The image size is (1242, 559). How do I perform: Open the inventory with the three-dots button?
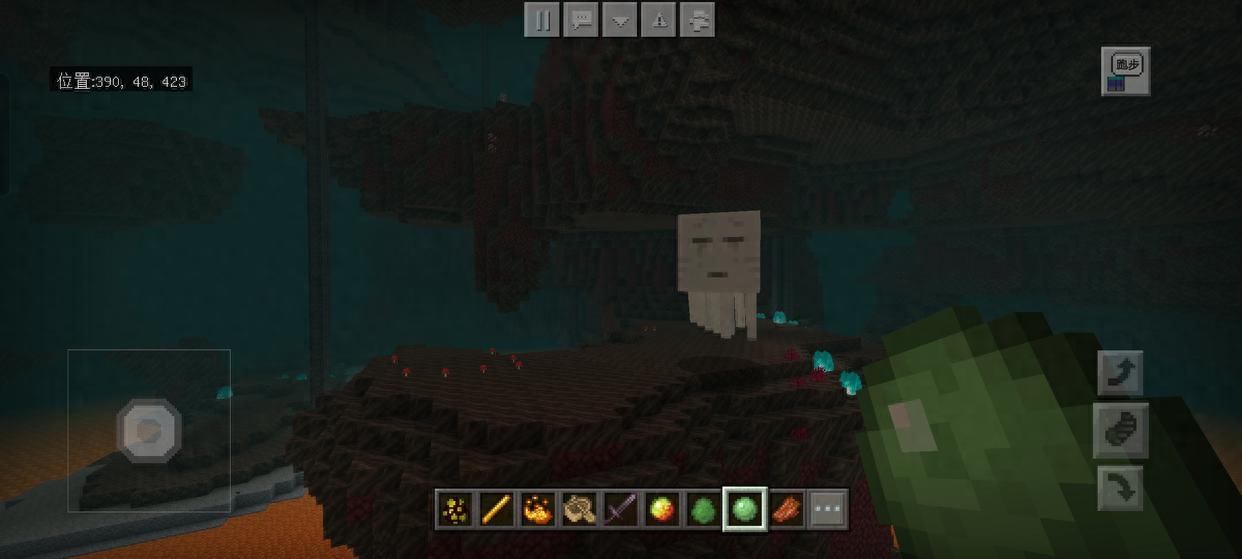click(828, 510)
